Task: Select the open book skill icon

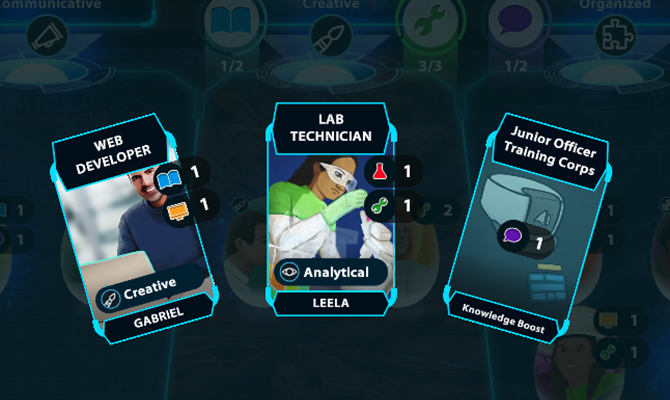Action: (233, 22)
